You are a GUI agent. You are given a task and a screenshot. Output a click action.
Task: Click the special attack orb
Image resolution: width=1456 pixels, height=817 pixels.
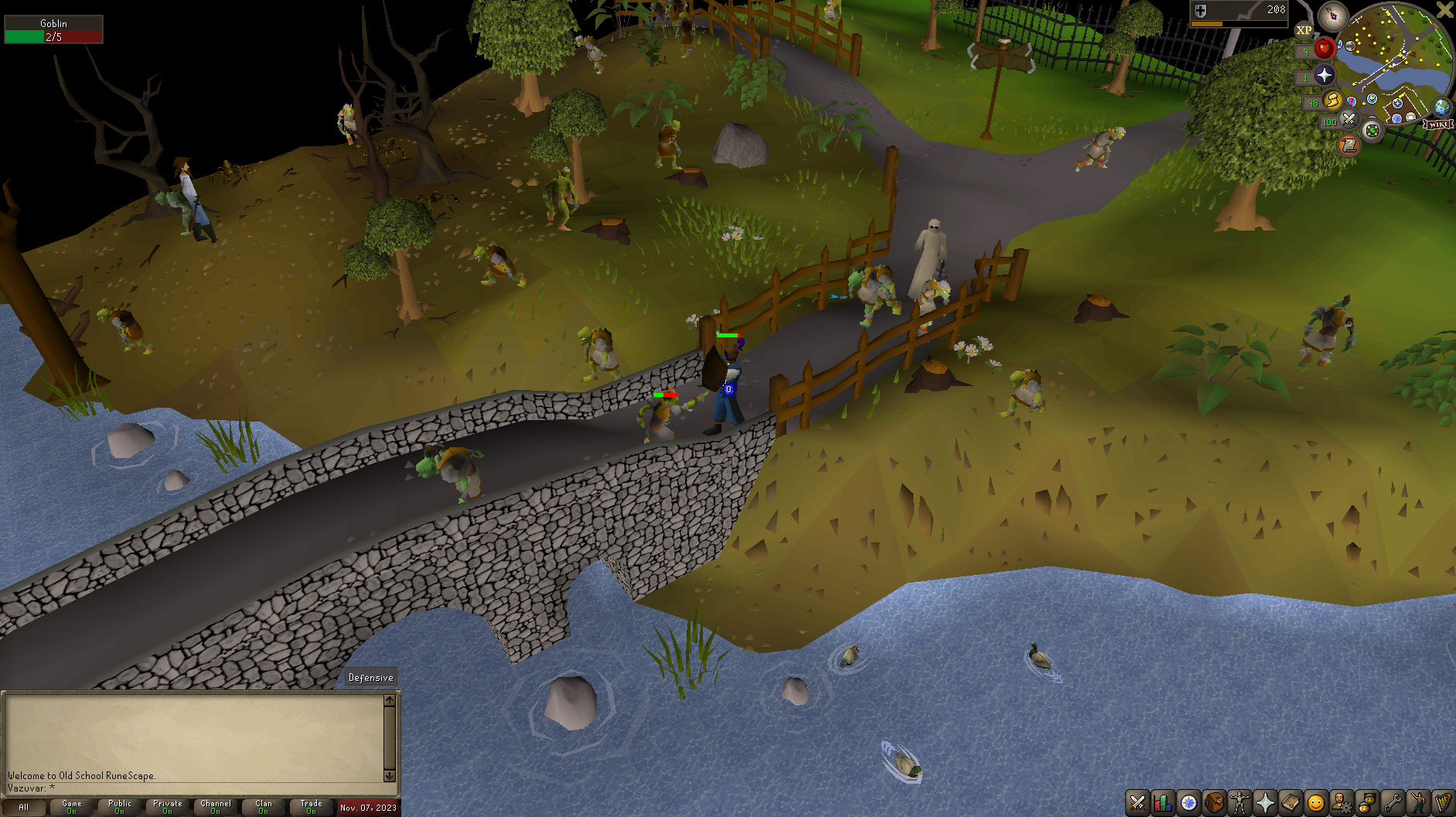point(1350,119)
